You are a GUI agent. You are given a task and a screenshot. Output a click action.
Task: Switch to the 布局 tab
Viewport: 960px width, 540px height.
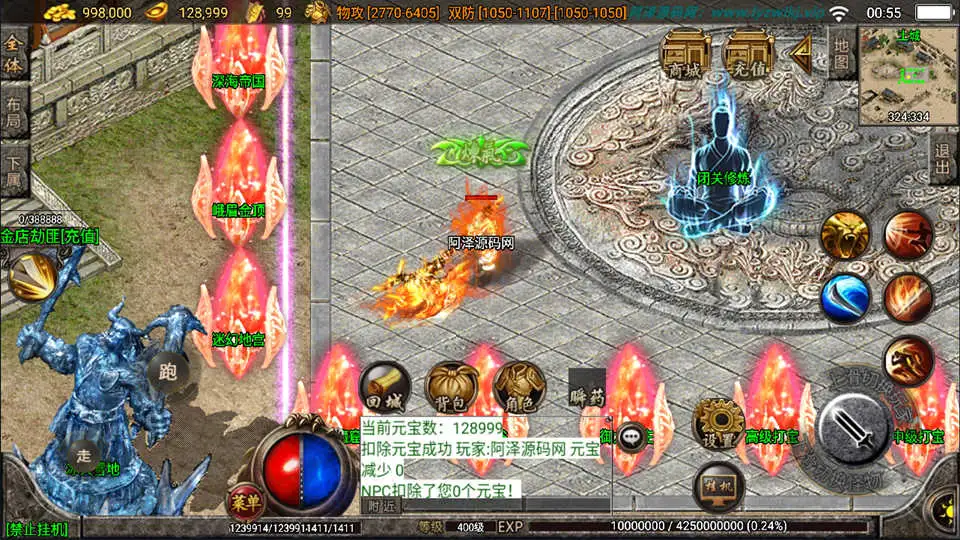tap(14, 112)
